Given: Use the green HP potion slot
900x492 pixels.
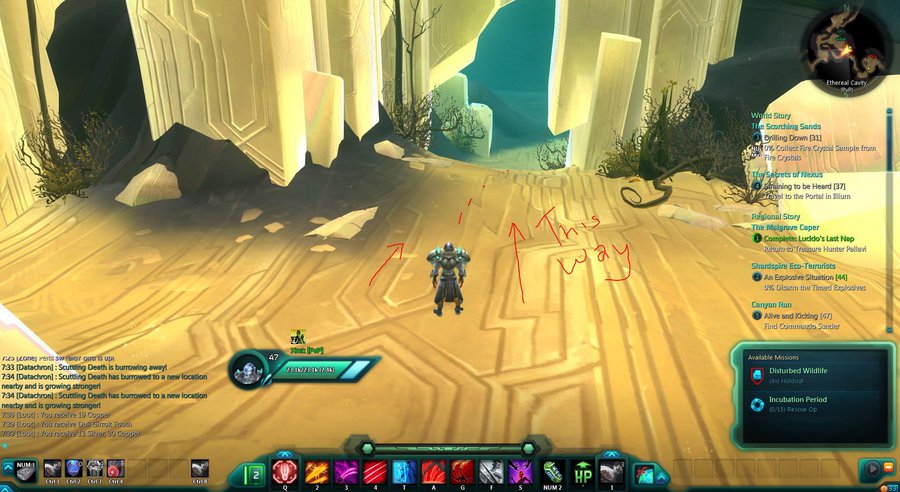Looking at the screenshot, I should pos(582,471).
